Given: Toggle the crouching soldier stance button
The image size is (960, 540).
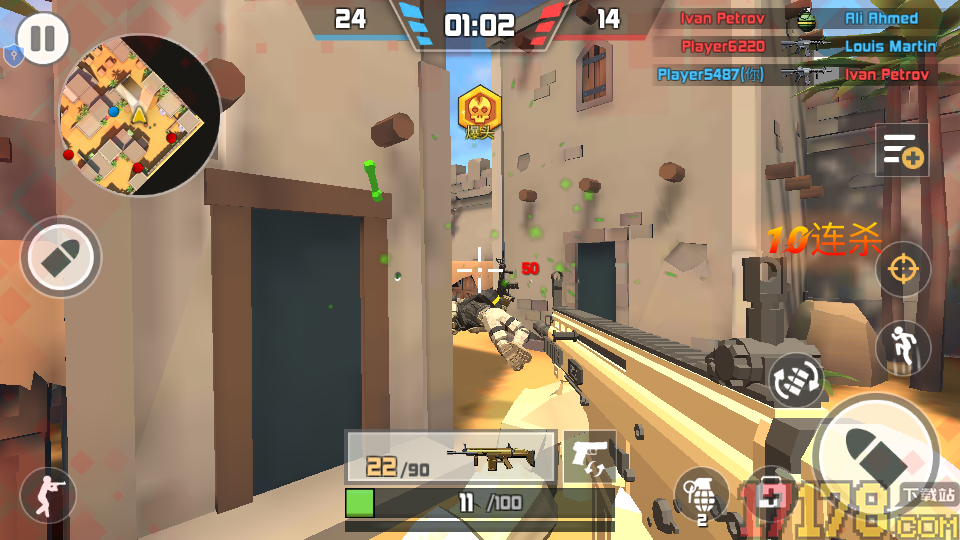Looking at the screenshot, I should point(48,494).
